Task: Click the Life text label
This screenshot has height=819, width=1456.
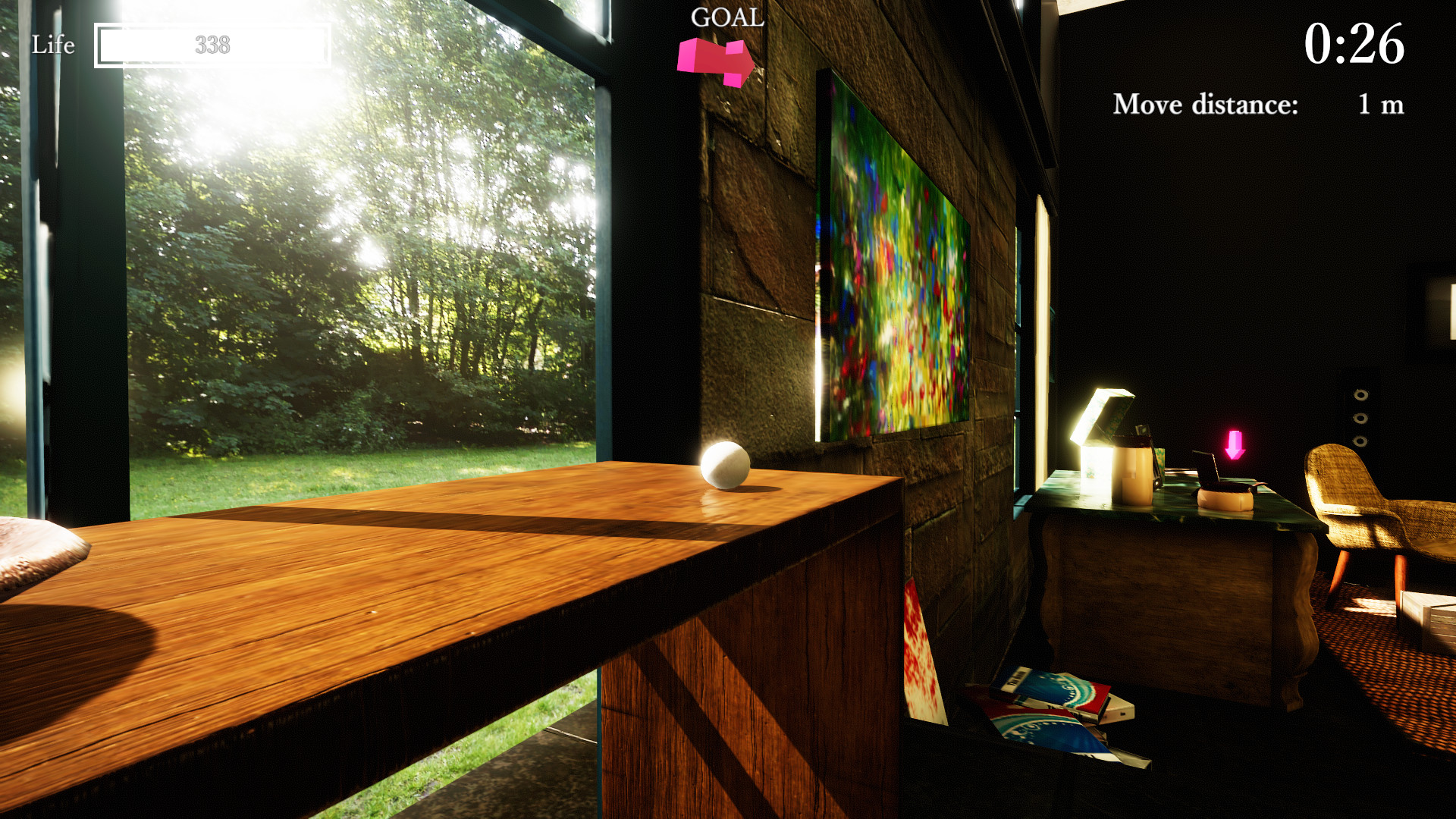Action: [52, 45]
